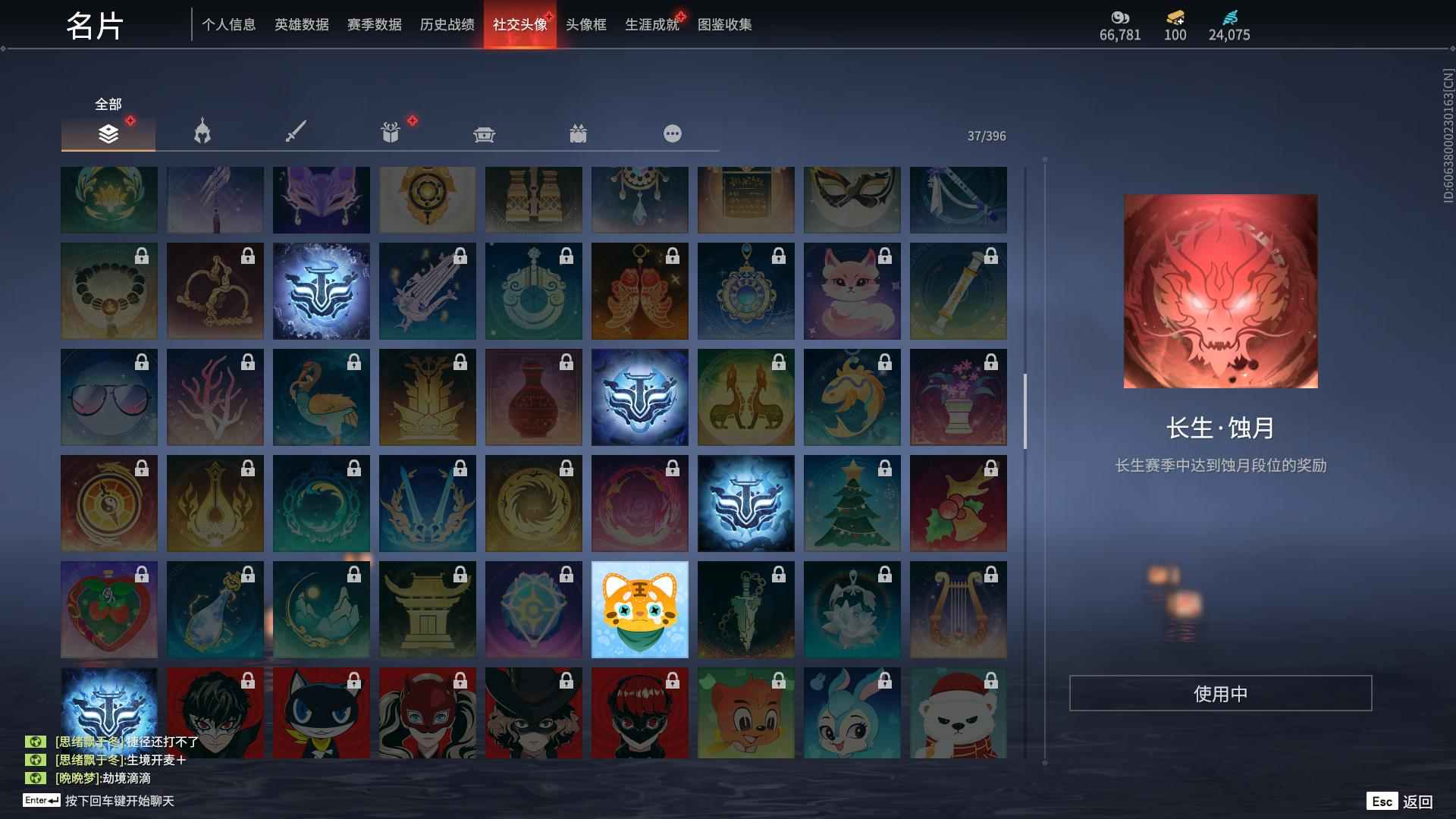Switch to the 头像框 tab

585,24
